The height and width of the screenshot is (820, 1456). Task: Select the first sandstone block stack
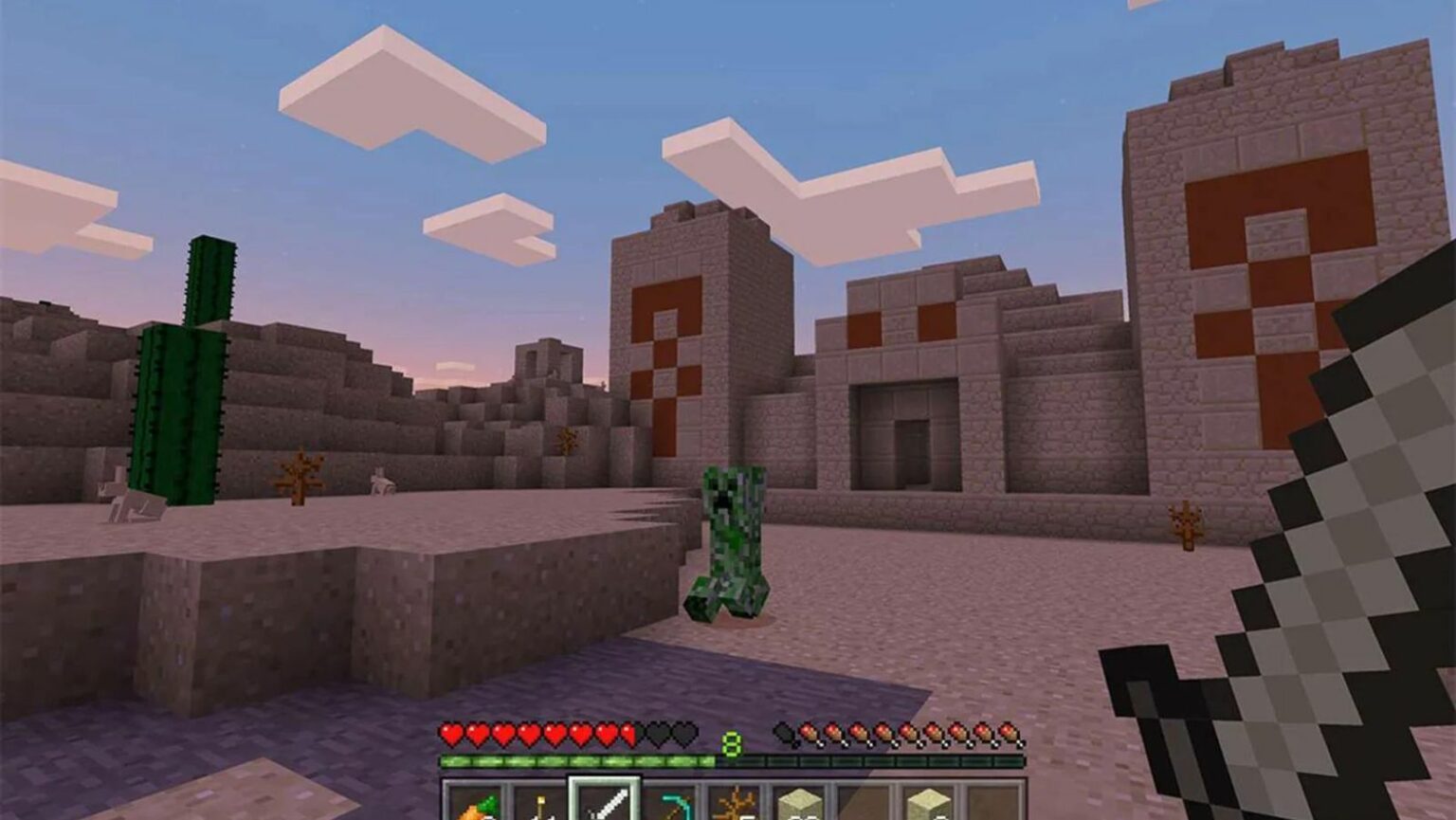(799, 806)
